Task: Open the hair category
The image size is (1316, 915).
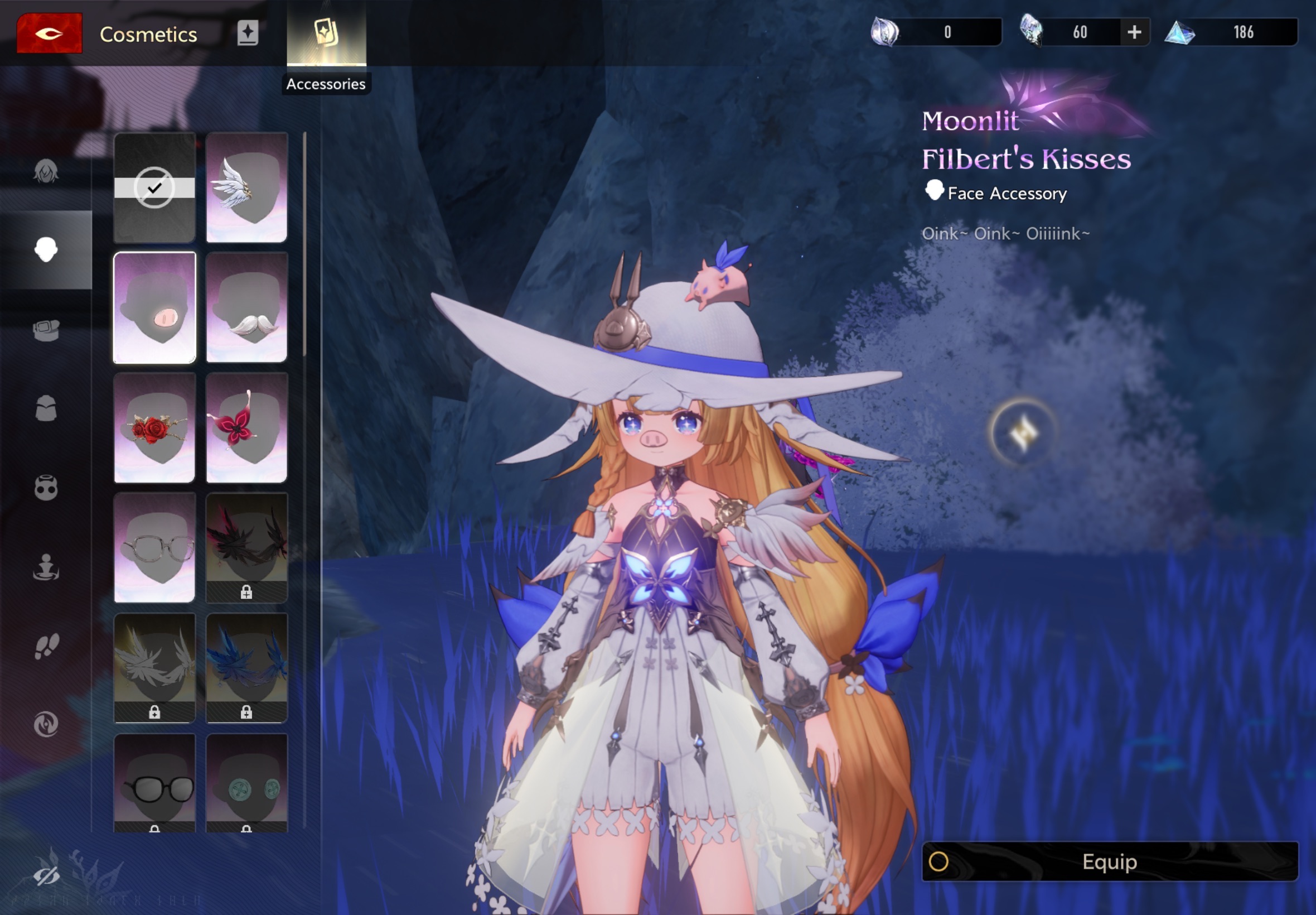Action: tap(46, 171)
